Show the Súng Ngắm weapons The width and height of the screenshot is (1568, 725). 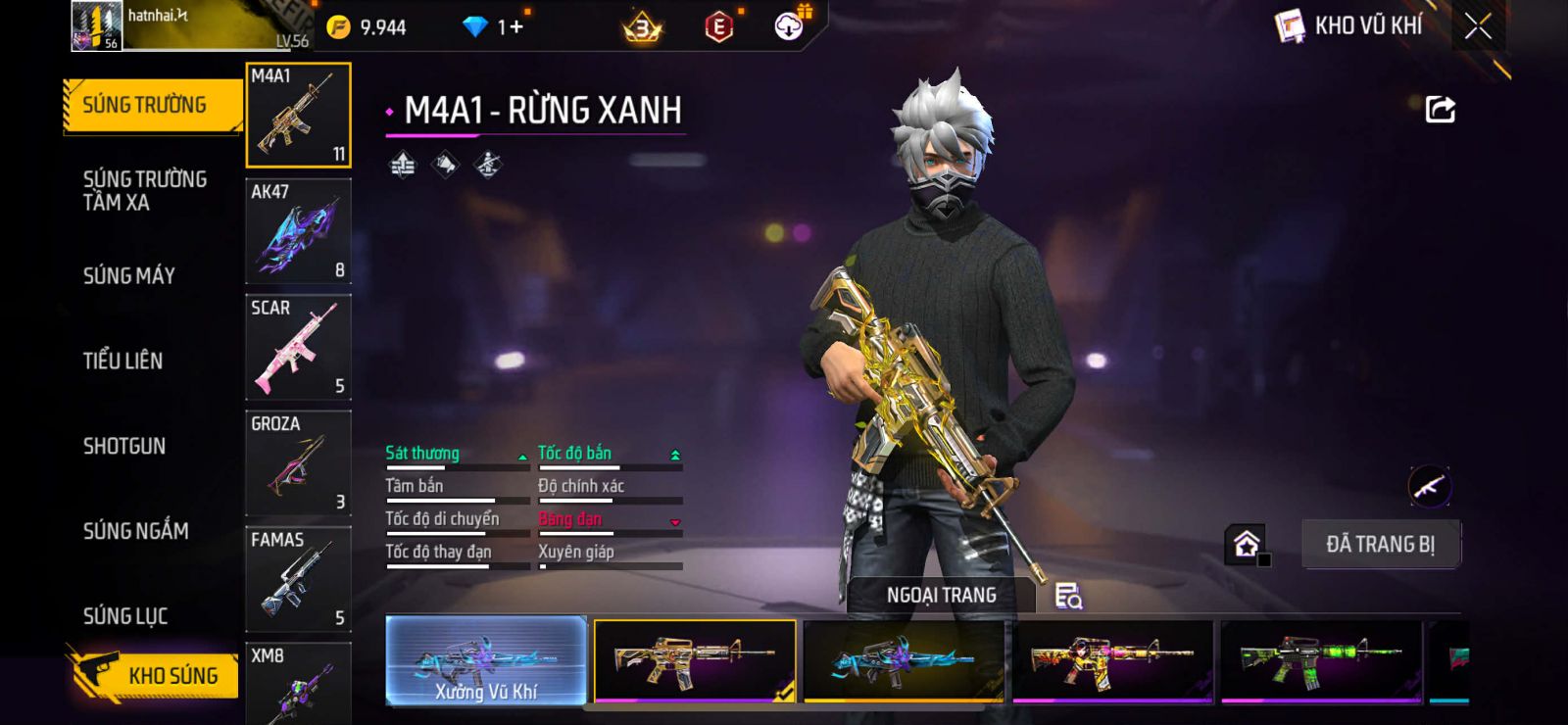tap(135, 531)
